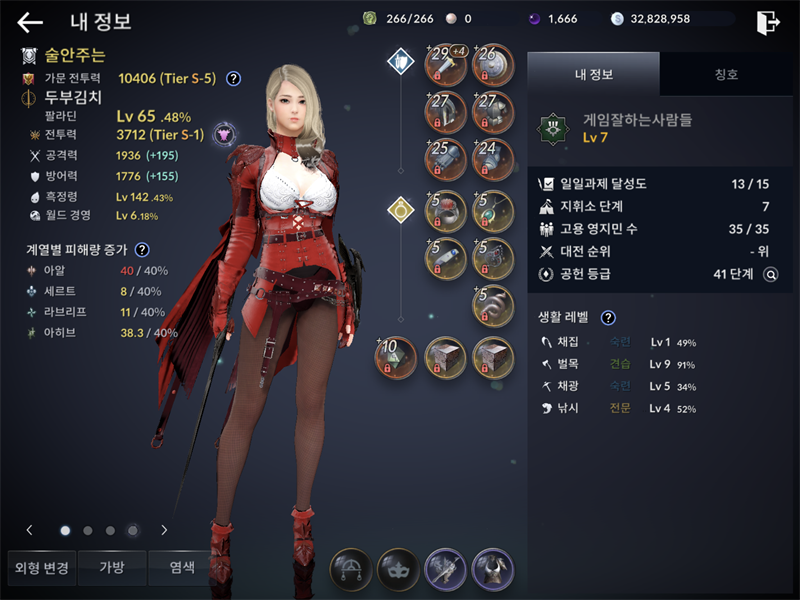
Task: Select the 내 정보 tab
Action: pos(593,74)
